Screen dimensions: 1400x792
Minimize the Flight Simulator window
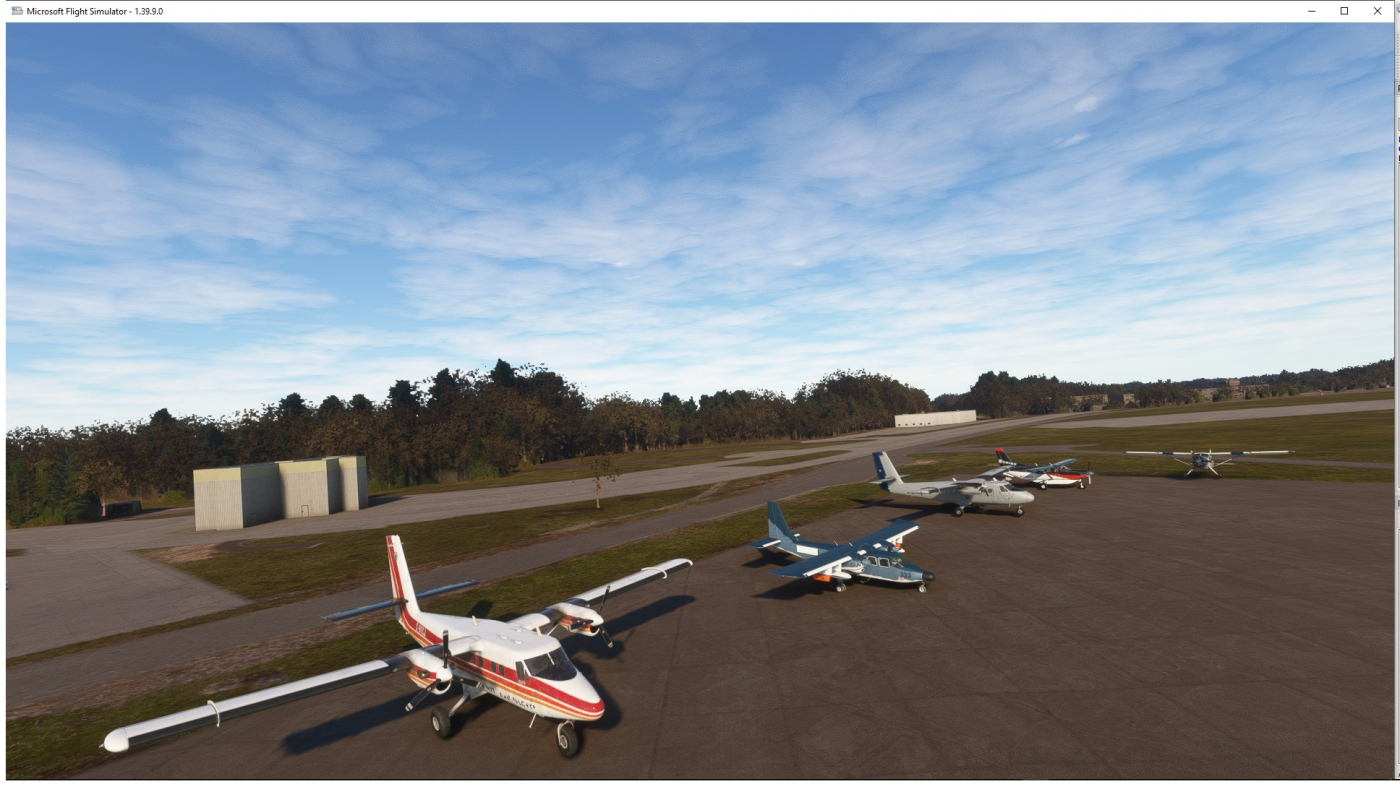(1312, 11)
